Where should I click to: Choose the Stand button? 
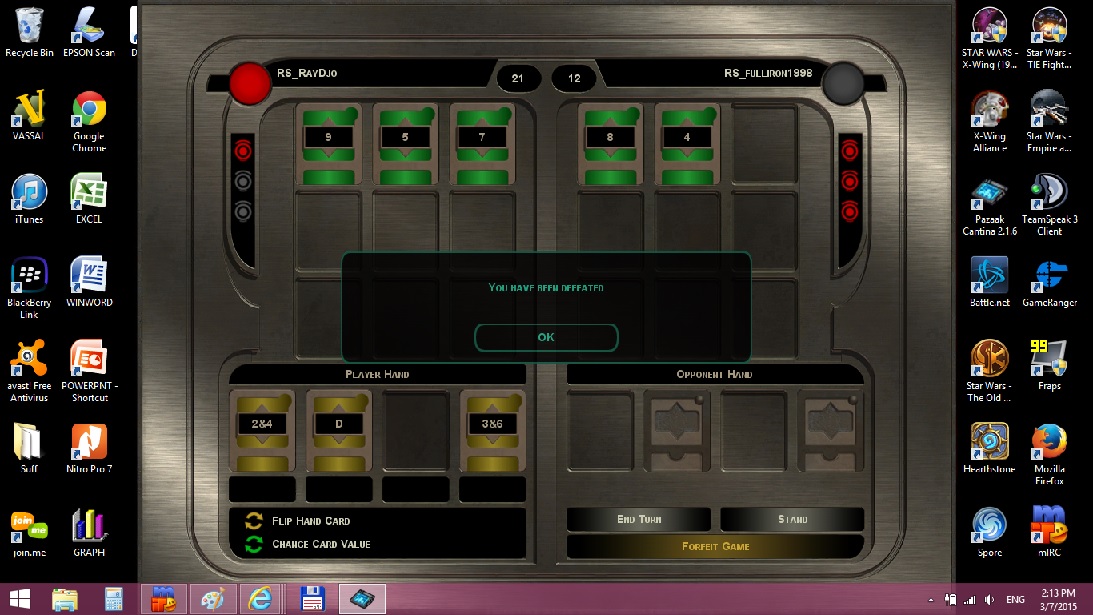click(x=792, y=519)
